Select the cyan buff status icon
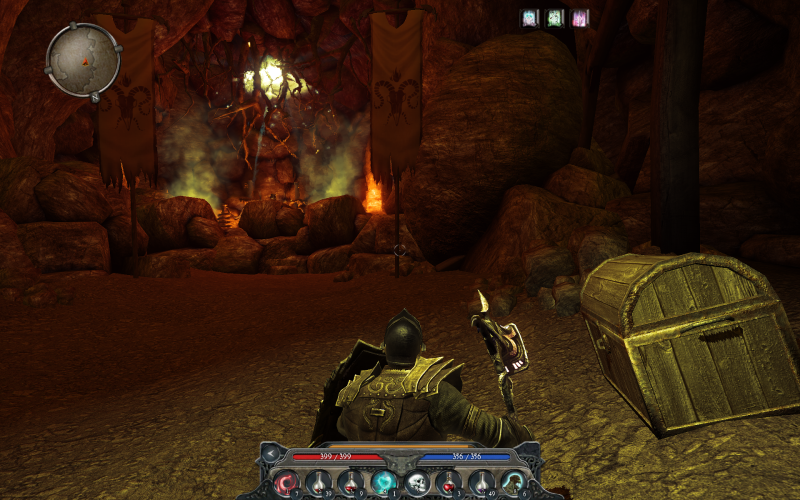Image resolution: width=800 pixels, height=500 pixels. (529, 17)
